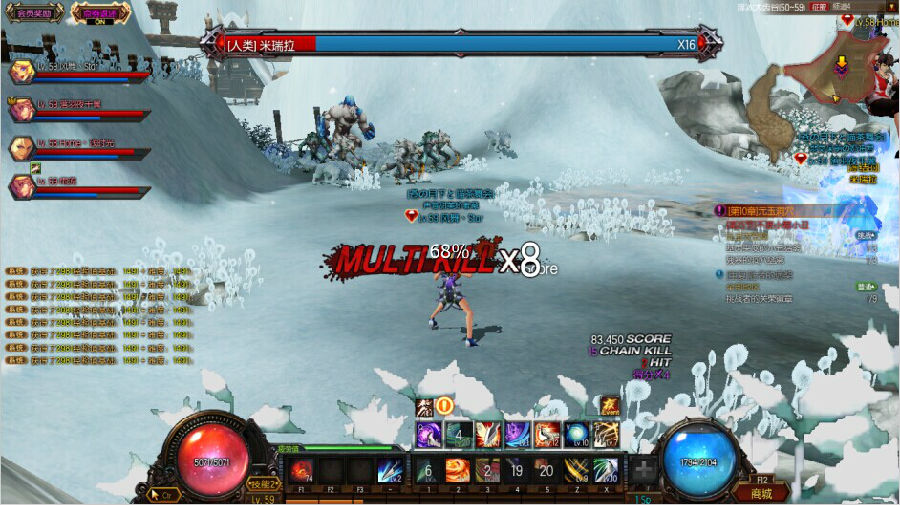Open the 商城 shop button

click(x=763, y=492)
